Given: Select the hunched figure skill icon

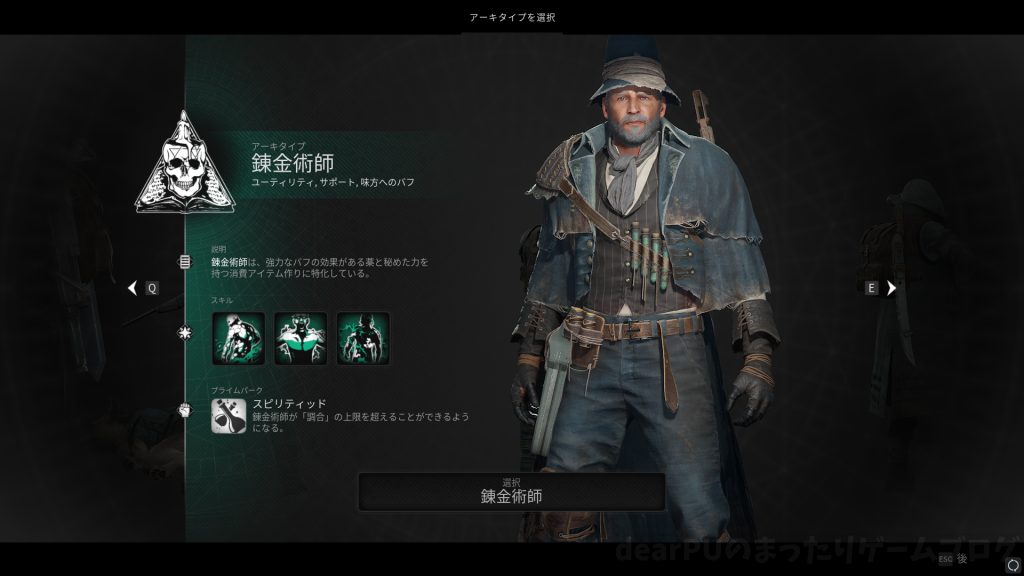Looking at the screenshot, I should click(238, 338).
